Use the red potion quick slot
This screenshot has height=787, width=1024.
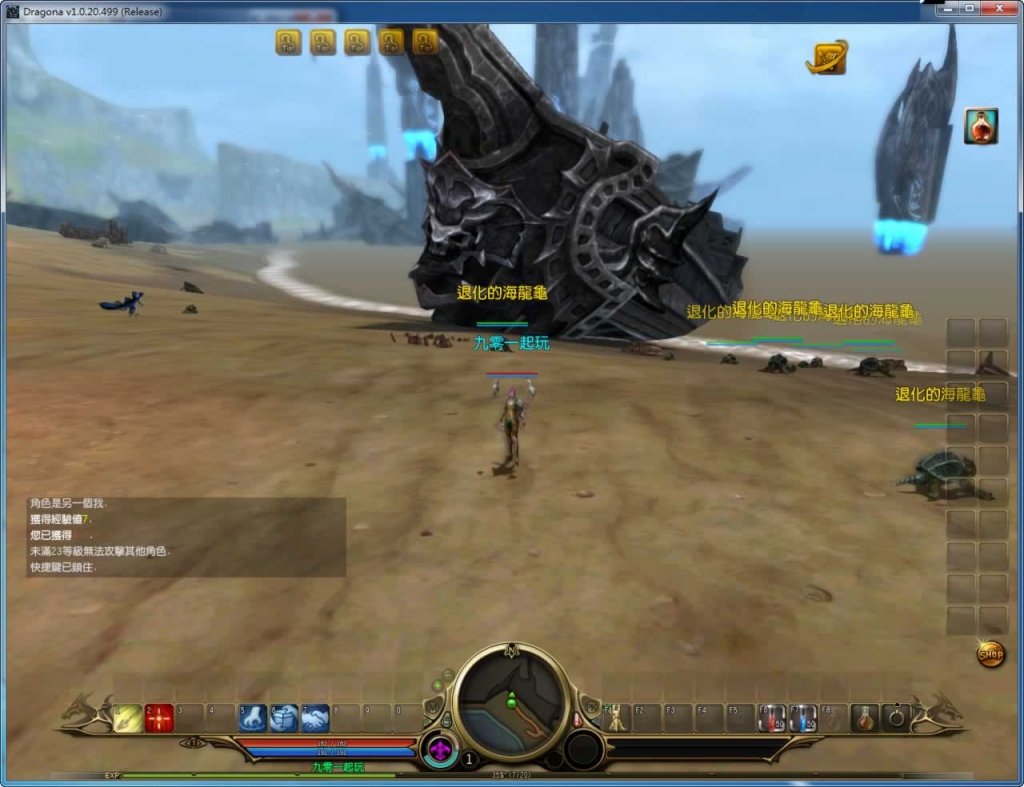point(771,717)
